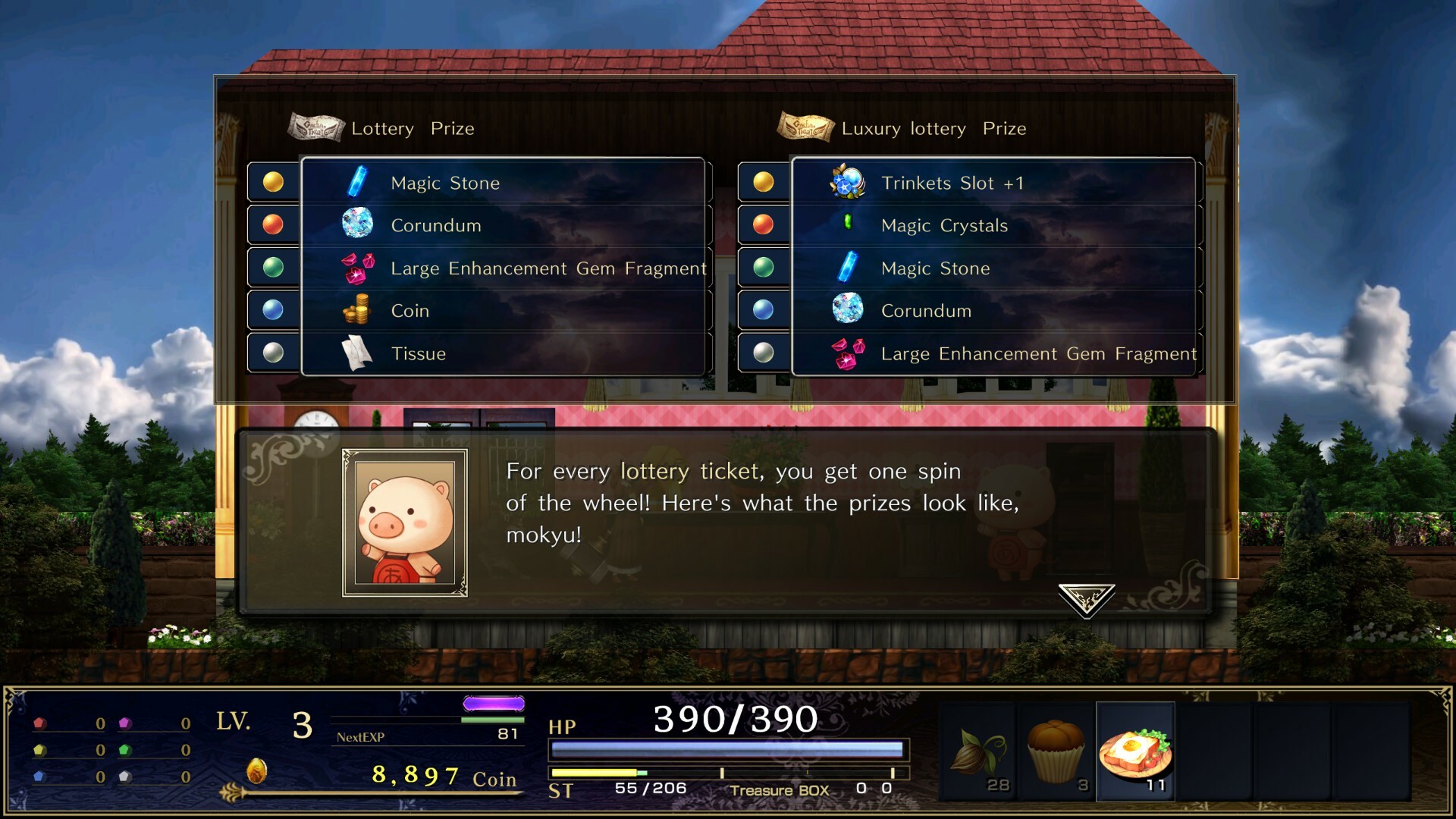Click the dialogue advance arrow
This screenshot has height=819, width=1456.
(1087, 599)
